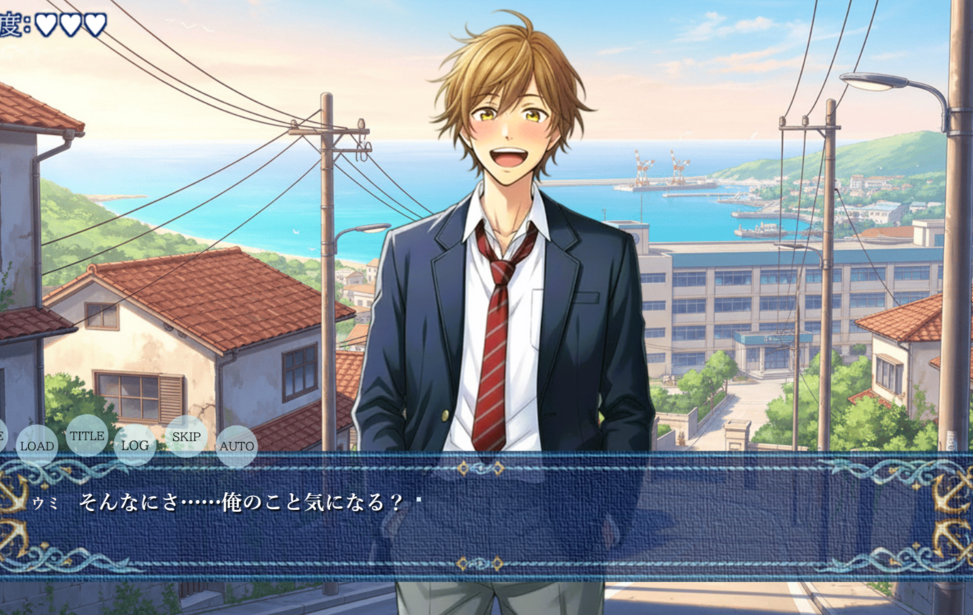The width and height of the screenshot is (973, 615).
Task: Open the dialogue LOG
Action: pos(135,445)
